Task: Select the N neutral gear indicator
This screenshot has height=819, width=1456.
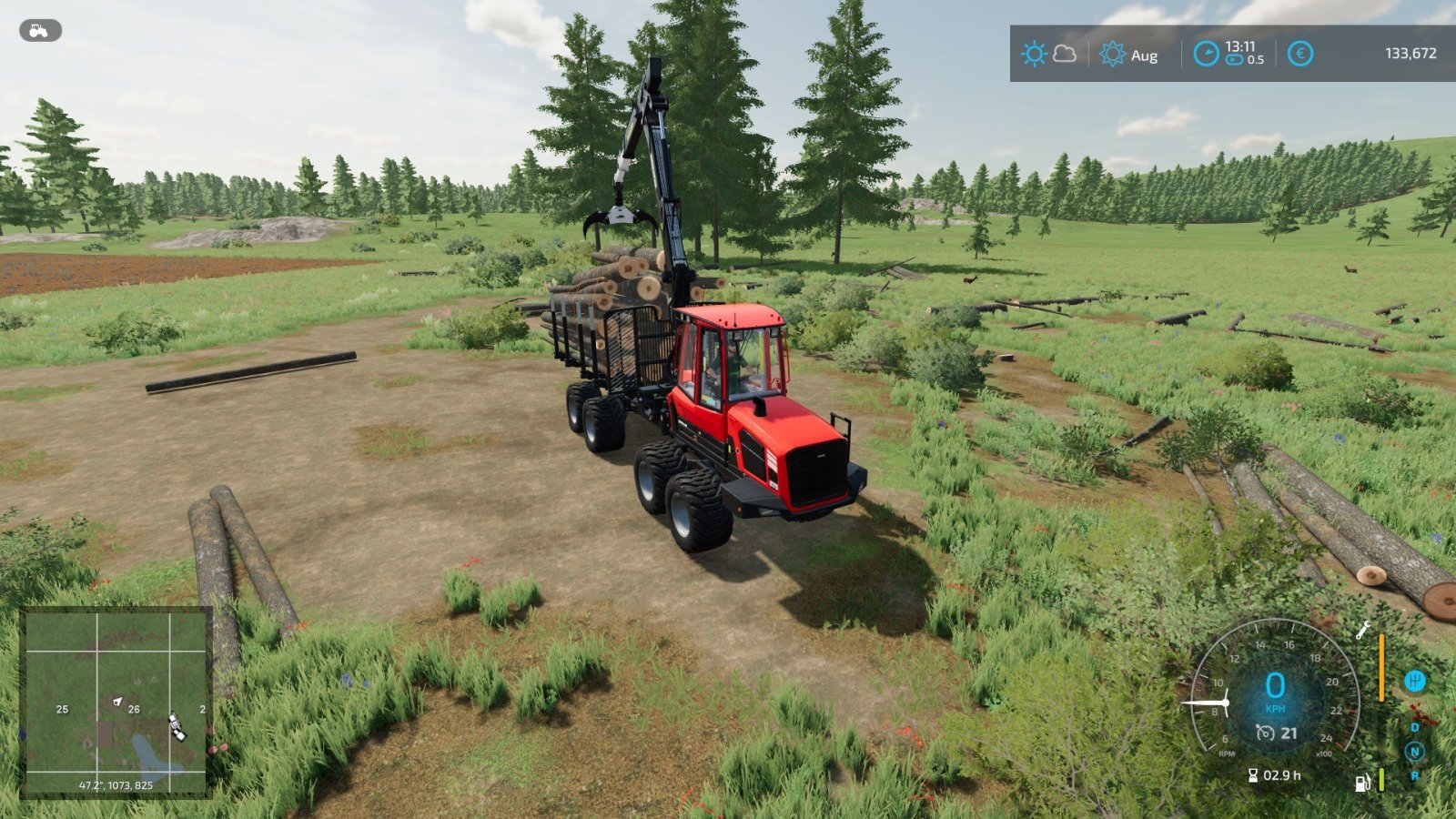Action: 1414,752
